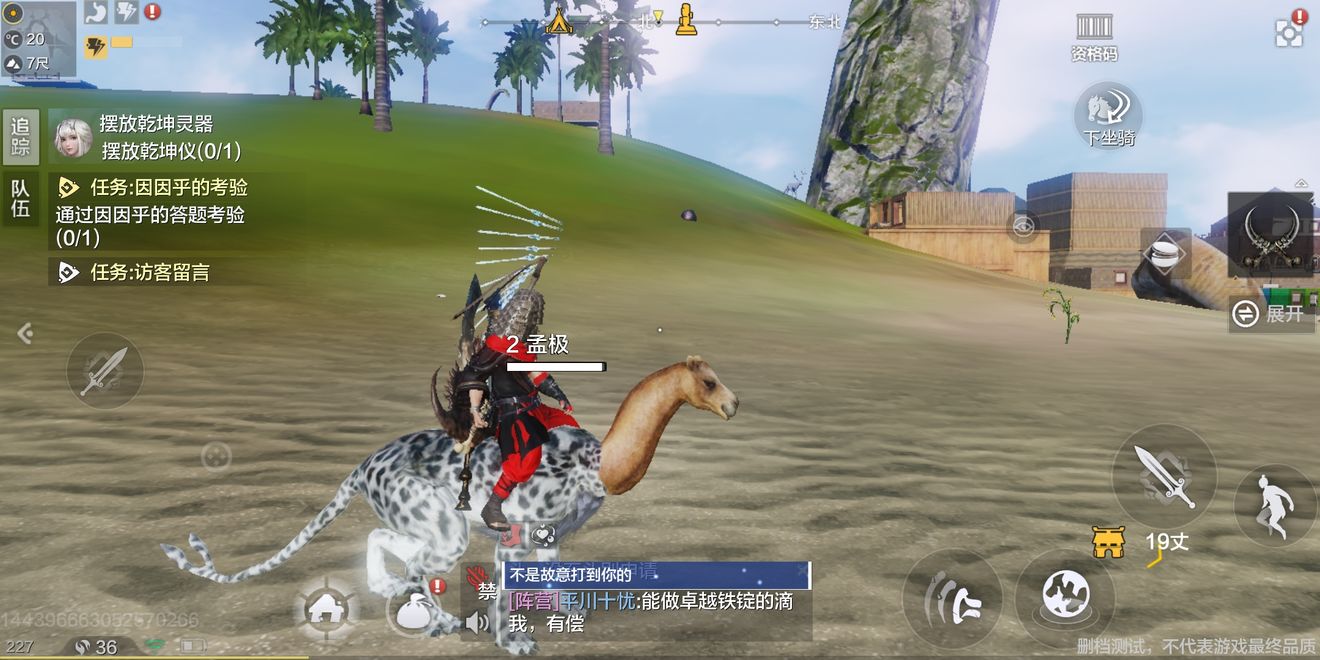
Task: Attack with the large sword button
Action: click(1164, 475)
